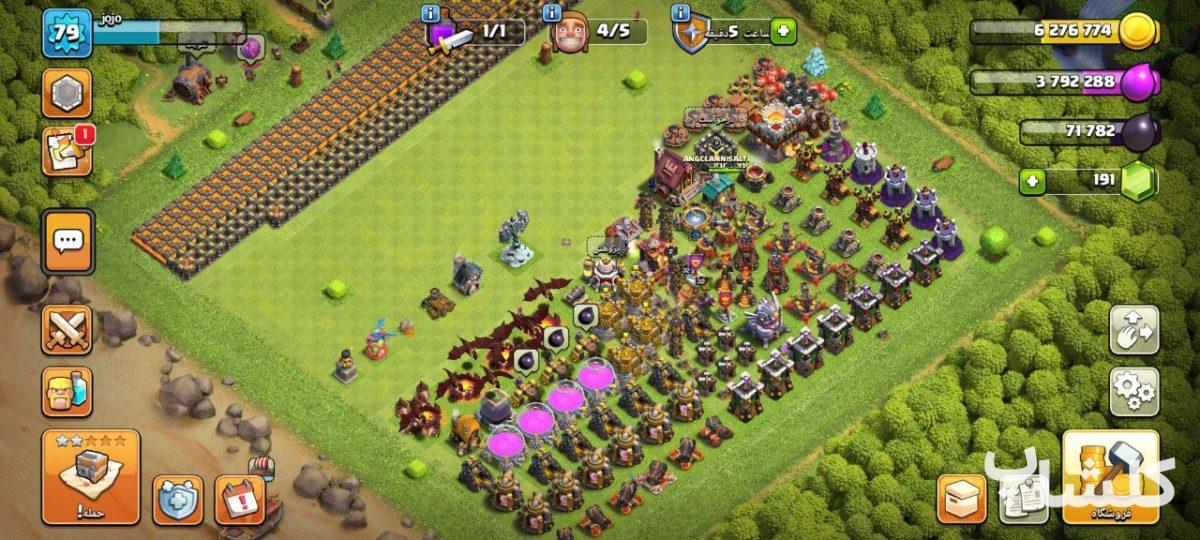Start an attack with the map button
This screenshot has height=540, width=1200.
[91, 477]
